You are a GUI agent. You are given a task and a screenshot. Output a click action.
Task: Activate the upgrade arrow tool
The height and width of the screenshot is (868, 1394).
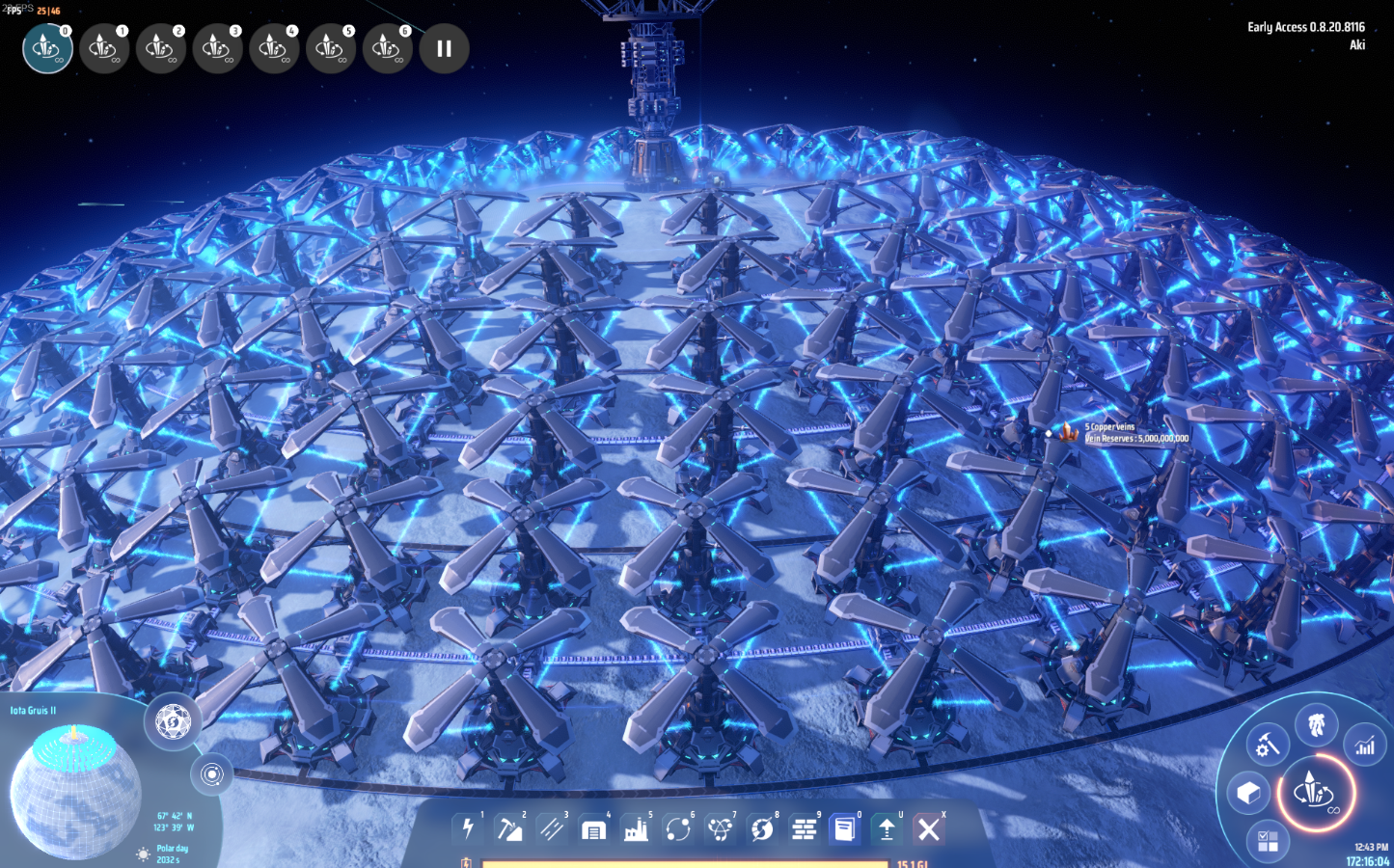click(x=887, y=828)
